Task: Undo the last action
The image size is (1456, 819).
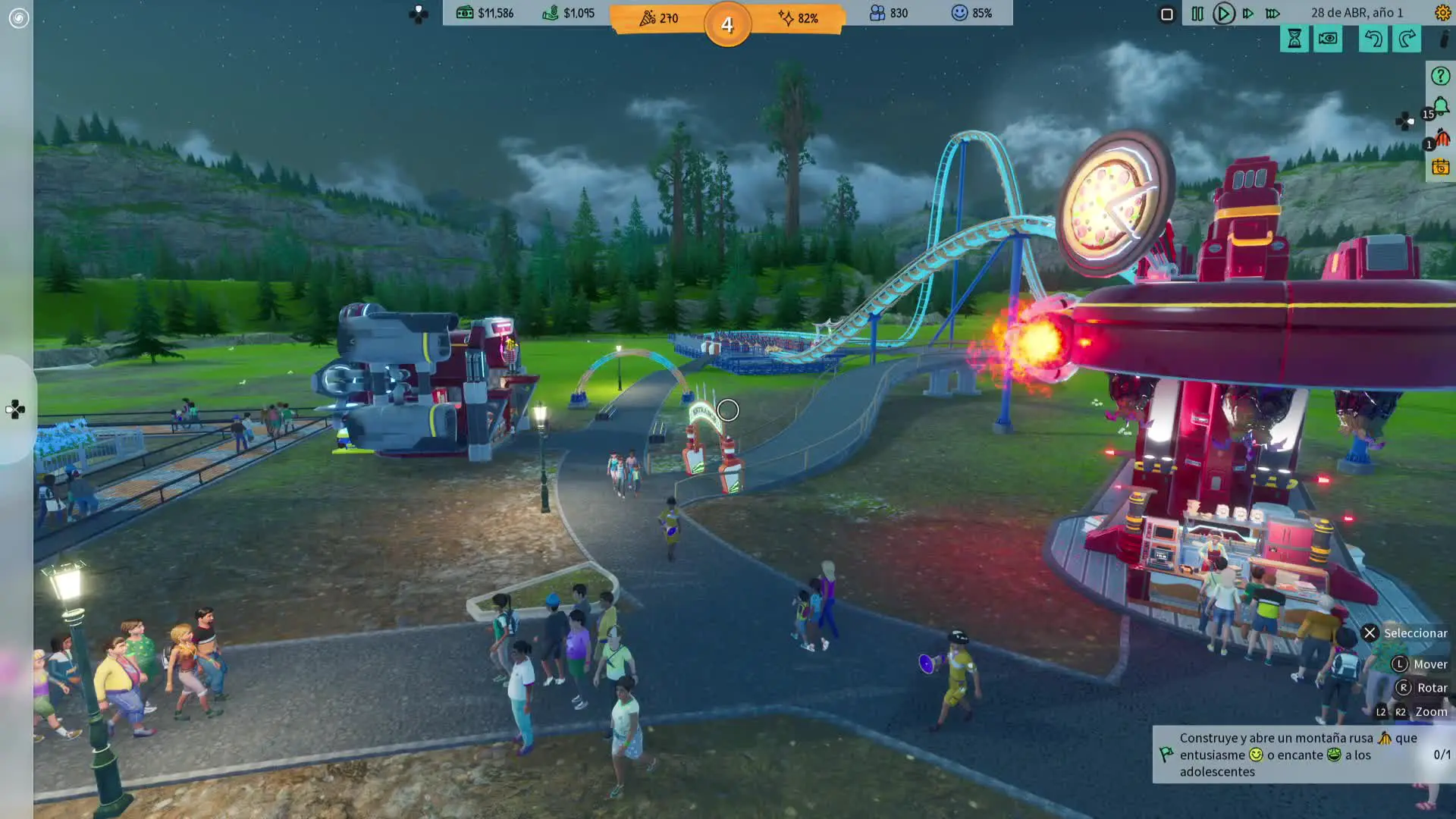Action: tap(1373, 39)
